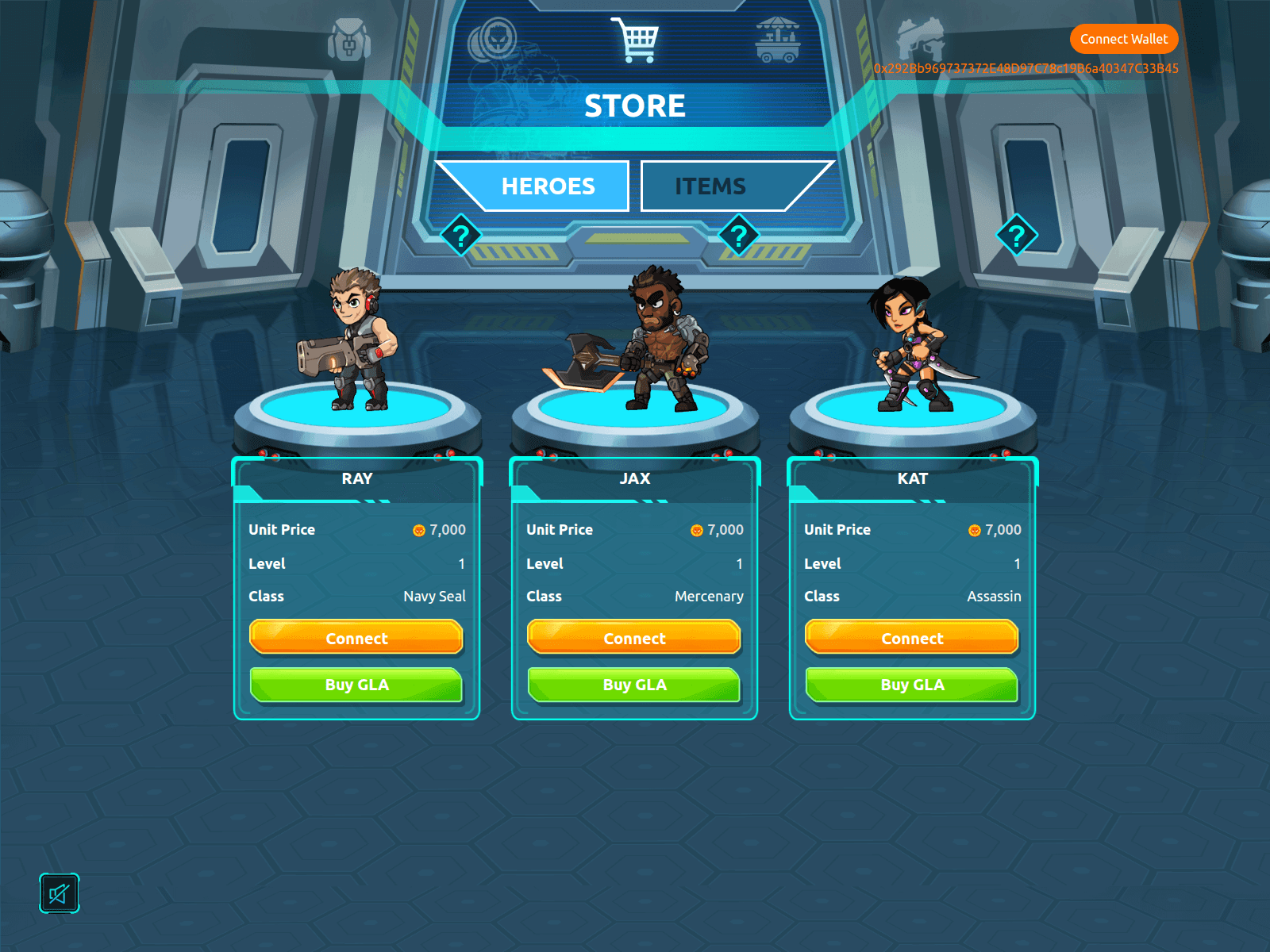Toggle the muted sound speaker button
The image size is (1270, 952).
pos(60,893)
